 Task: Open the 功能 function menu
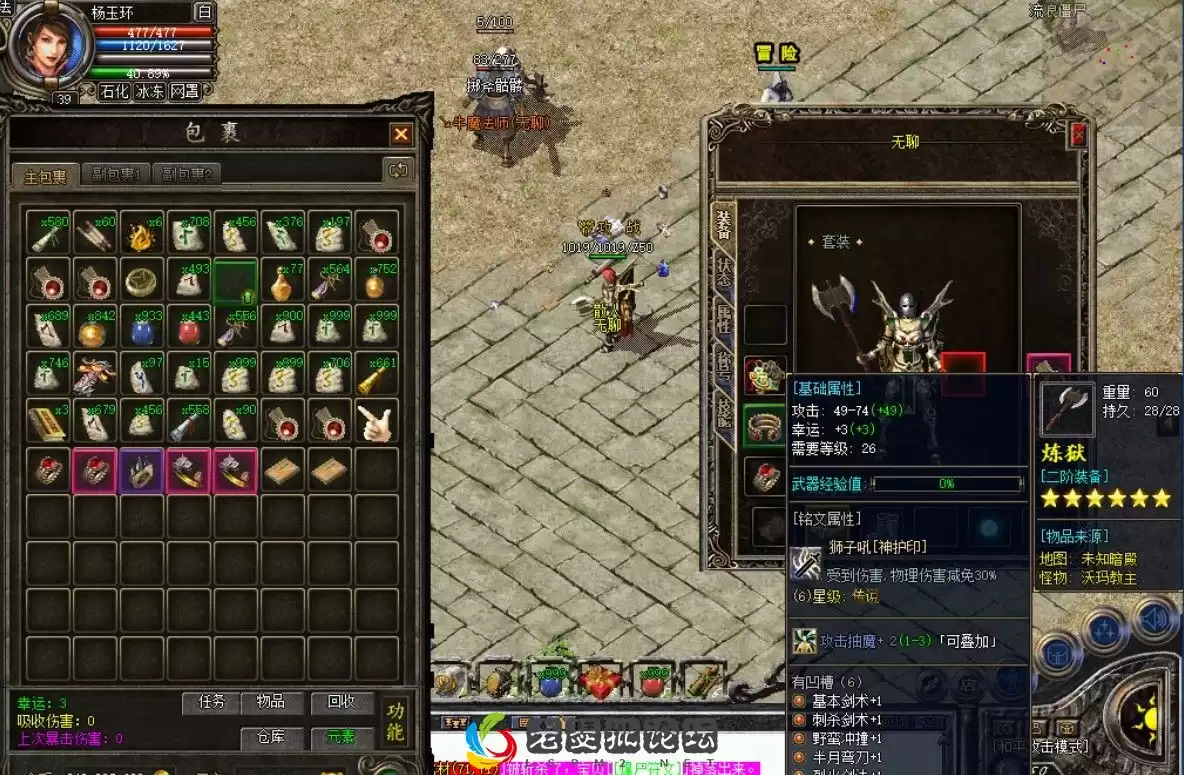[x=397, y=720]
